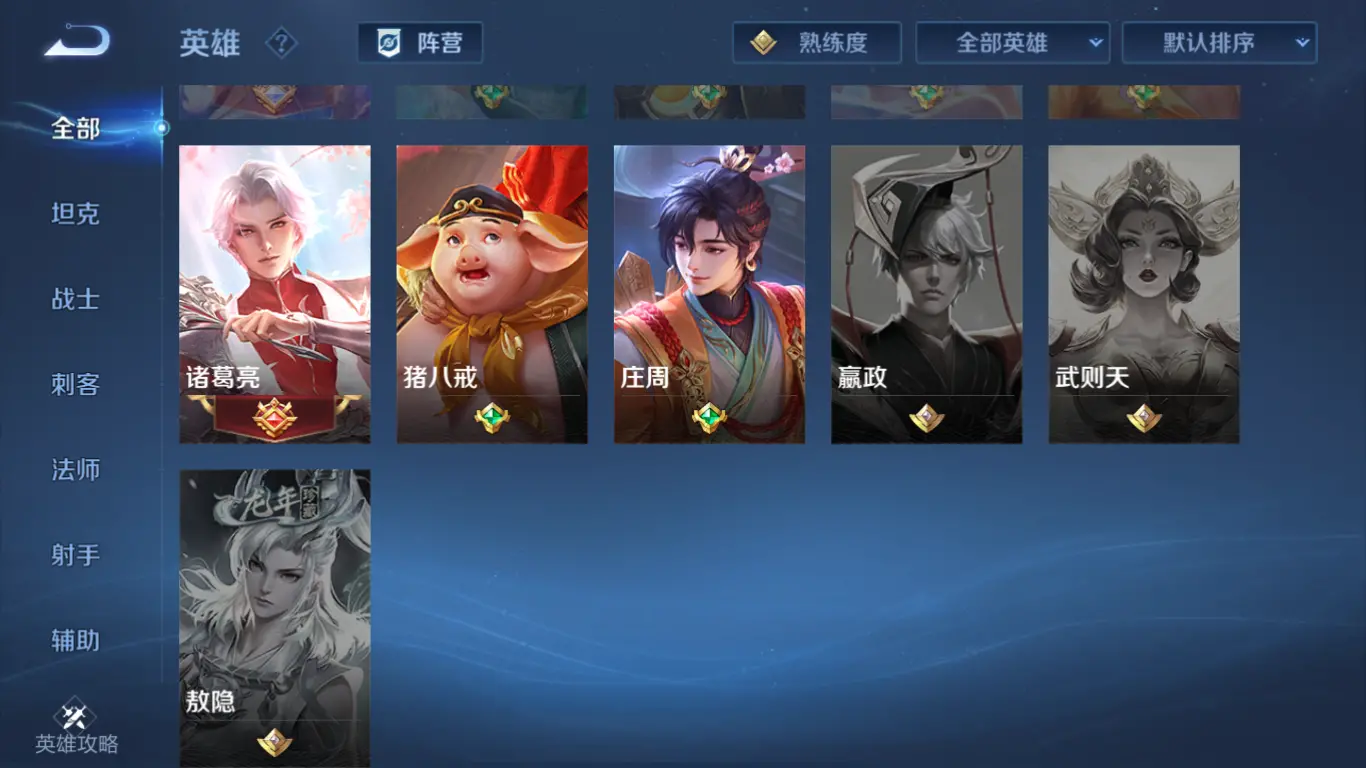Click the green mastery badge under 猪八戒
This screenshot has width=1366, height=768.
point(491,419)
